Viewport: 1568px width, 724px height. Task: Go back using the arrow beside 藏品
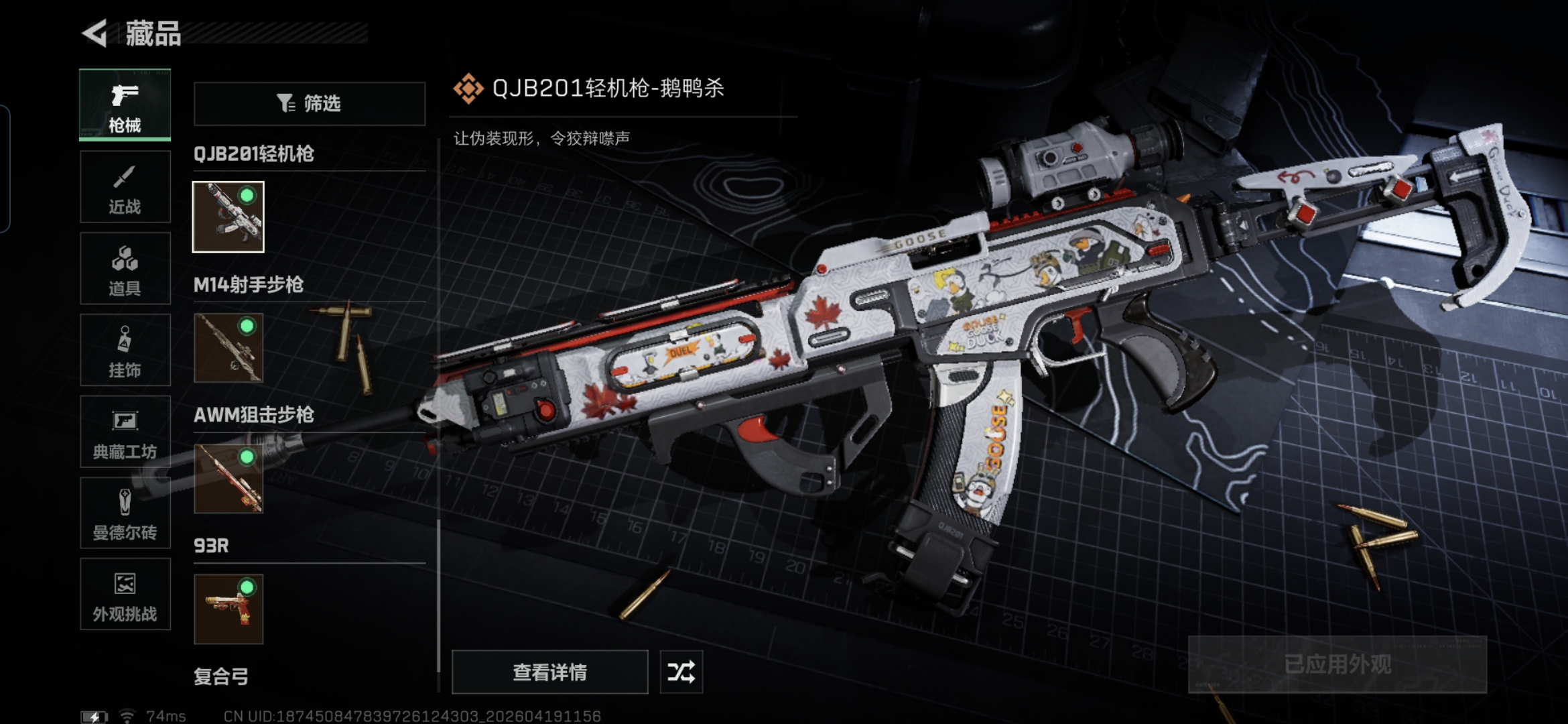(95, 34)
